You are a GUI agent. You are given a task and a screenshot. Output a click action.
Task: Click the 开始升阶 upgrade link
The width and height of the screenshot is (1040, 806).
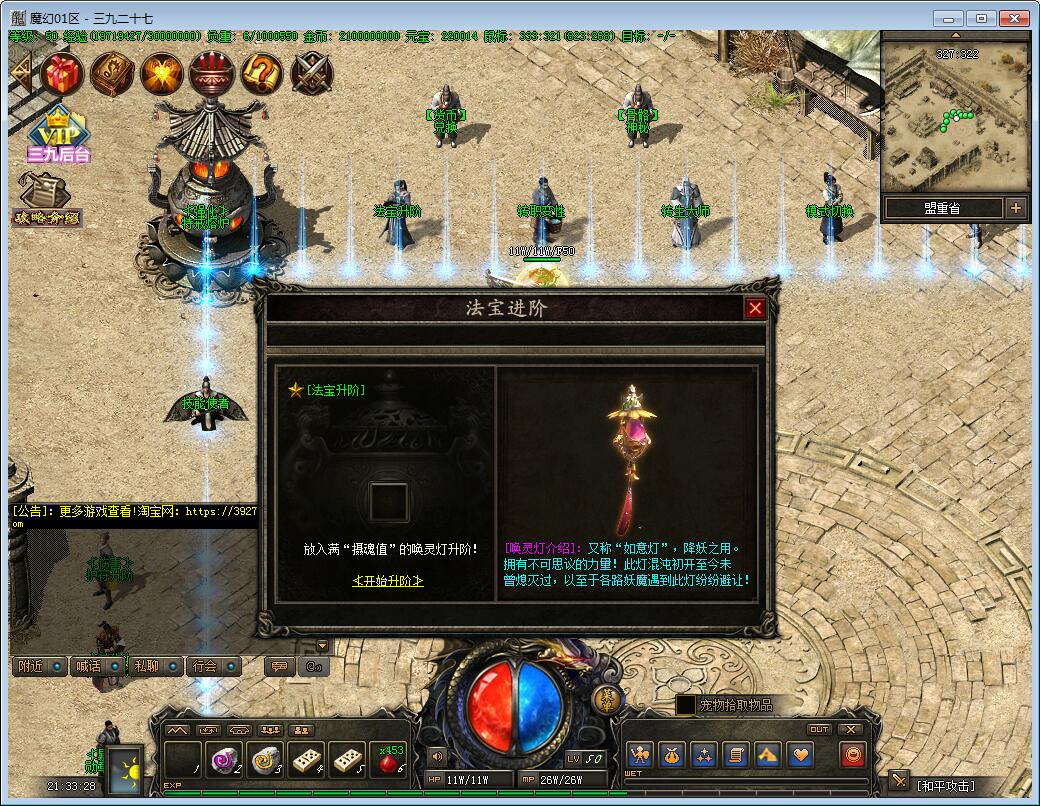tap(388, 581)
